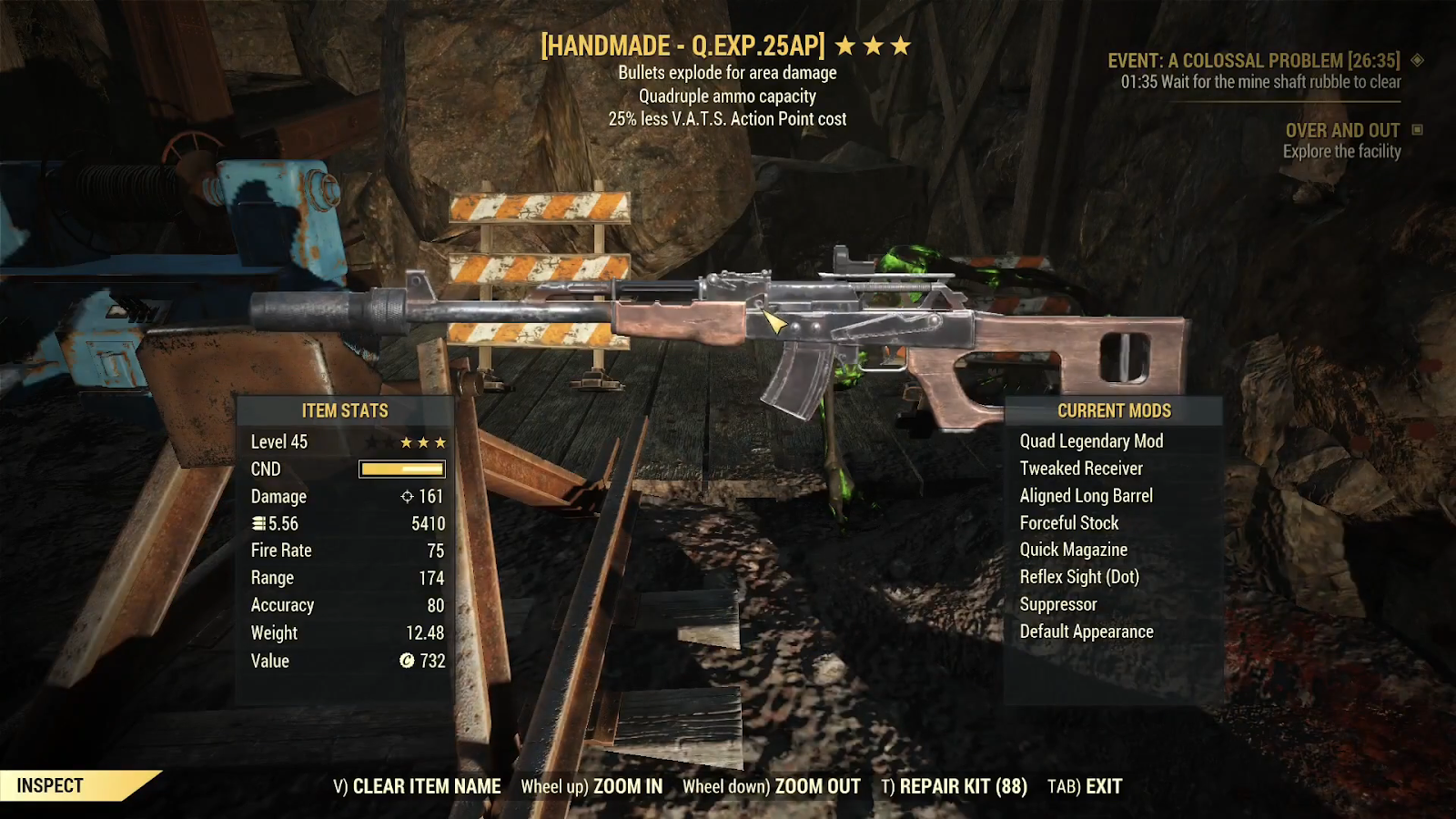The width and height of the screenshot is (1456, 819).
Task: Choose the Clear Item Name option
Action: (417, 786)
